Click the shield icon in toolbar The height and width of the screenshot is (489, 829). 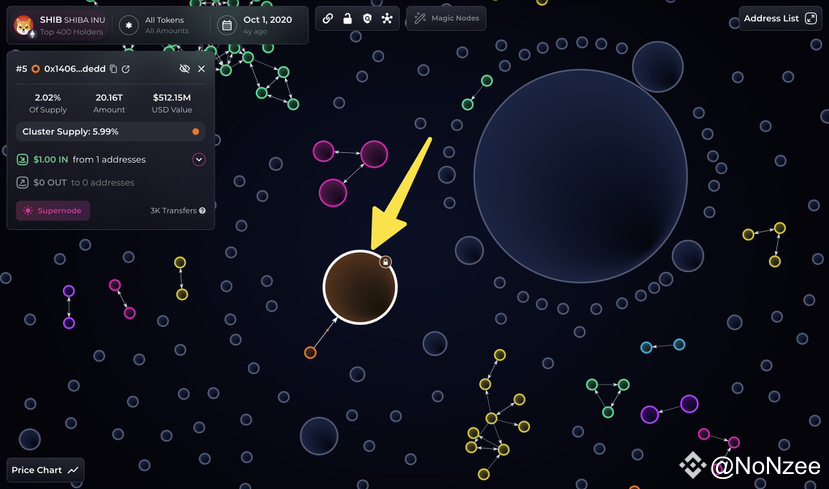(367, 19)
